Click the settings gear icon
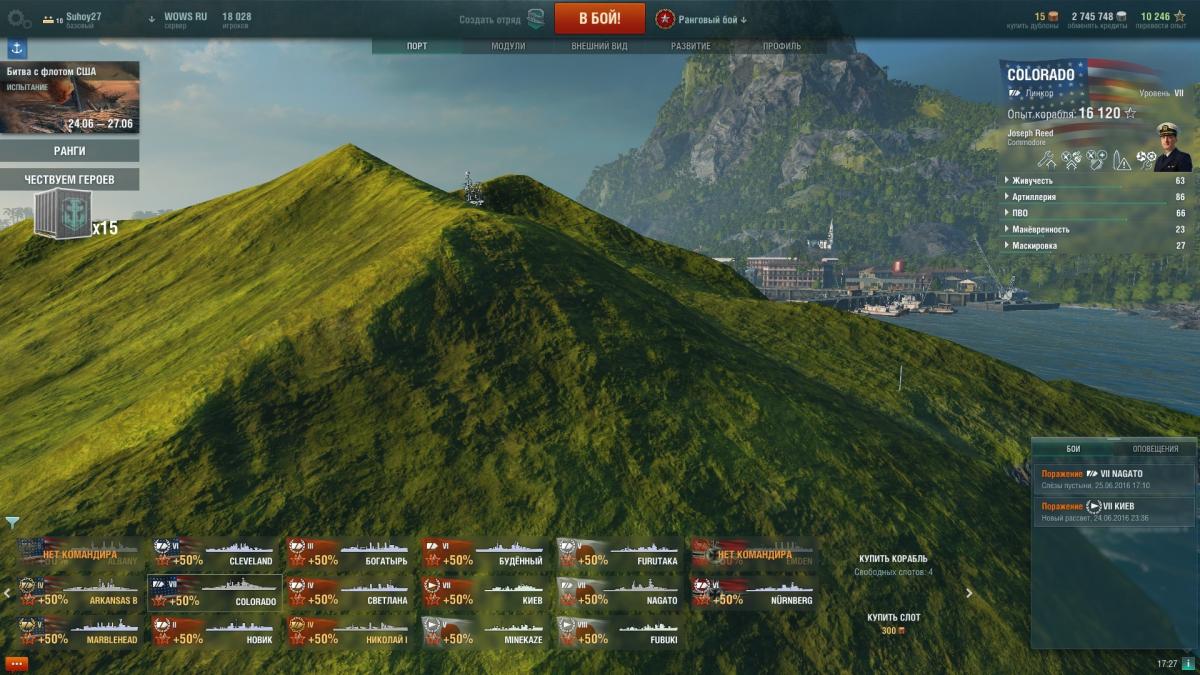The image size is (1200, 675). tap(19, 18)
